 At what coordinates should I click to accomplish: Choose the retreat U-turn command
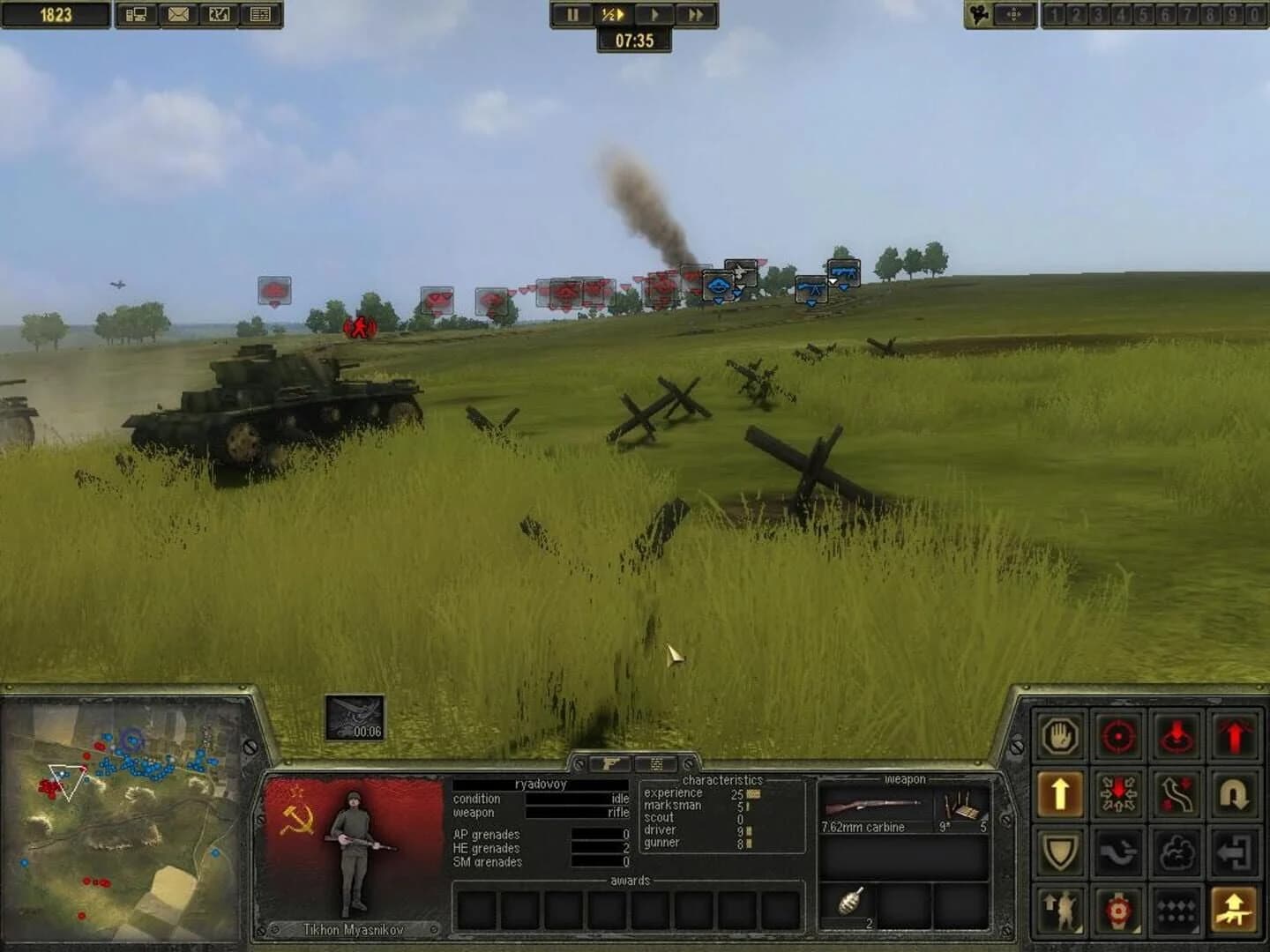point(1235,793)
